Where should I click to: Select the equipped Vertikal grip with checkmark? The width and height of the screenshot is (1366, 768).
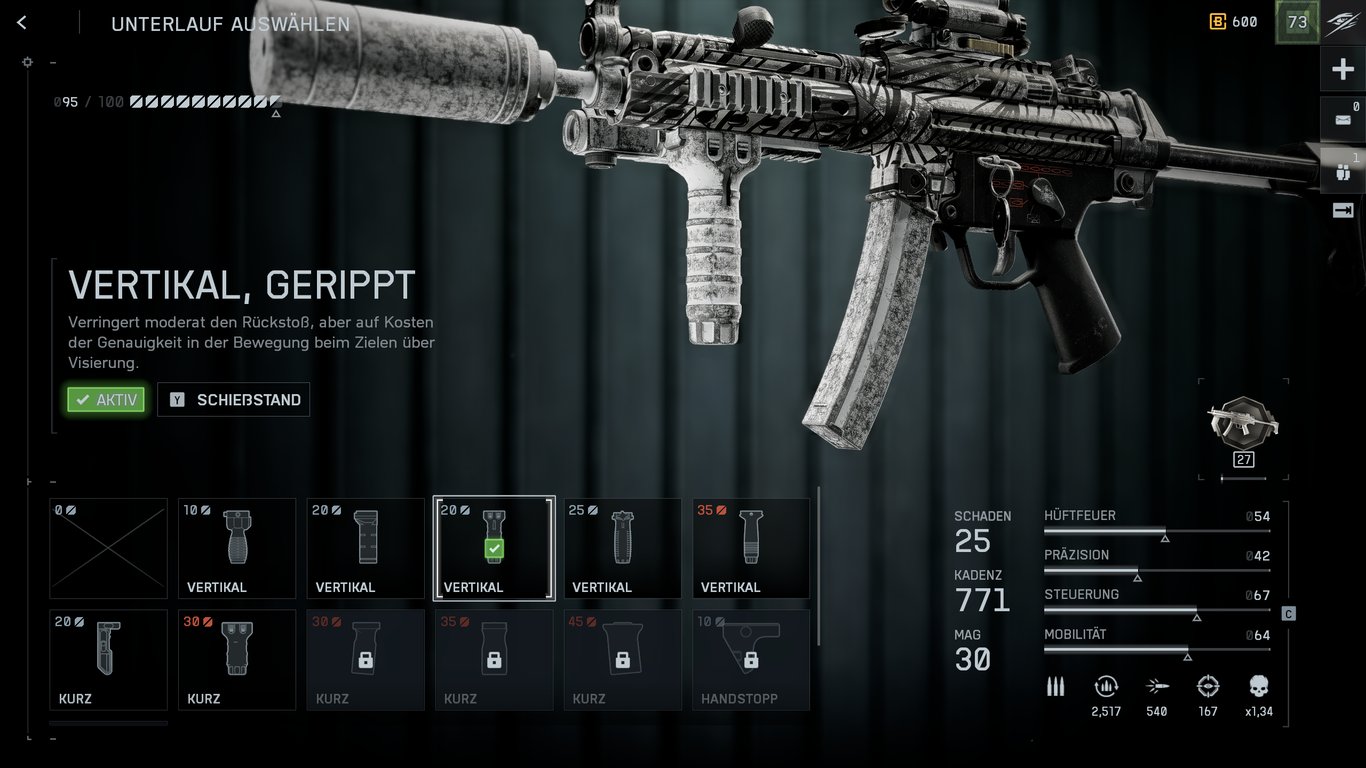494,548
